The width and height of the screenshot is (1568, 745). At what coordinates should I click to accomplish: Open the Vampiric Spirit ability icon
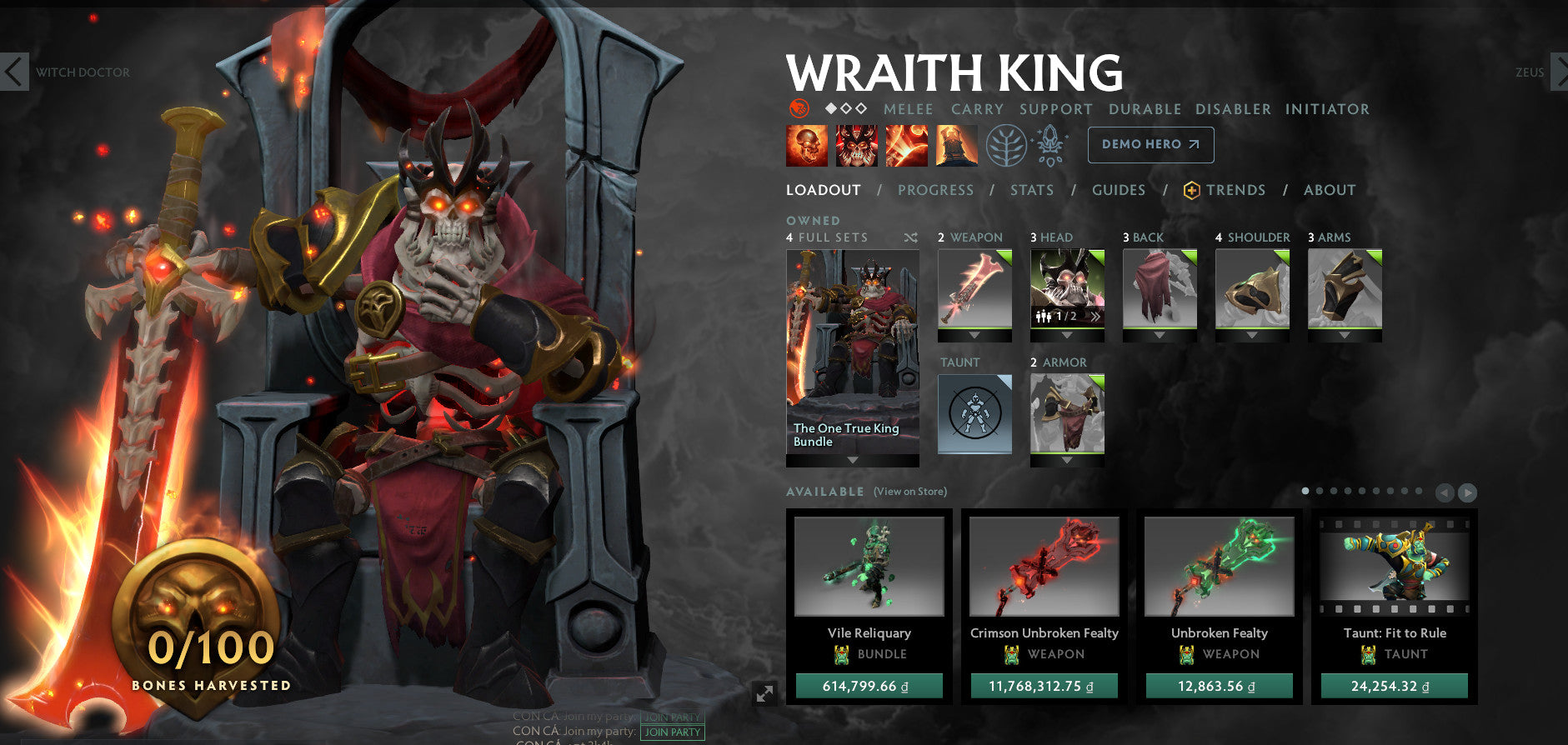(x=857, y=144)
